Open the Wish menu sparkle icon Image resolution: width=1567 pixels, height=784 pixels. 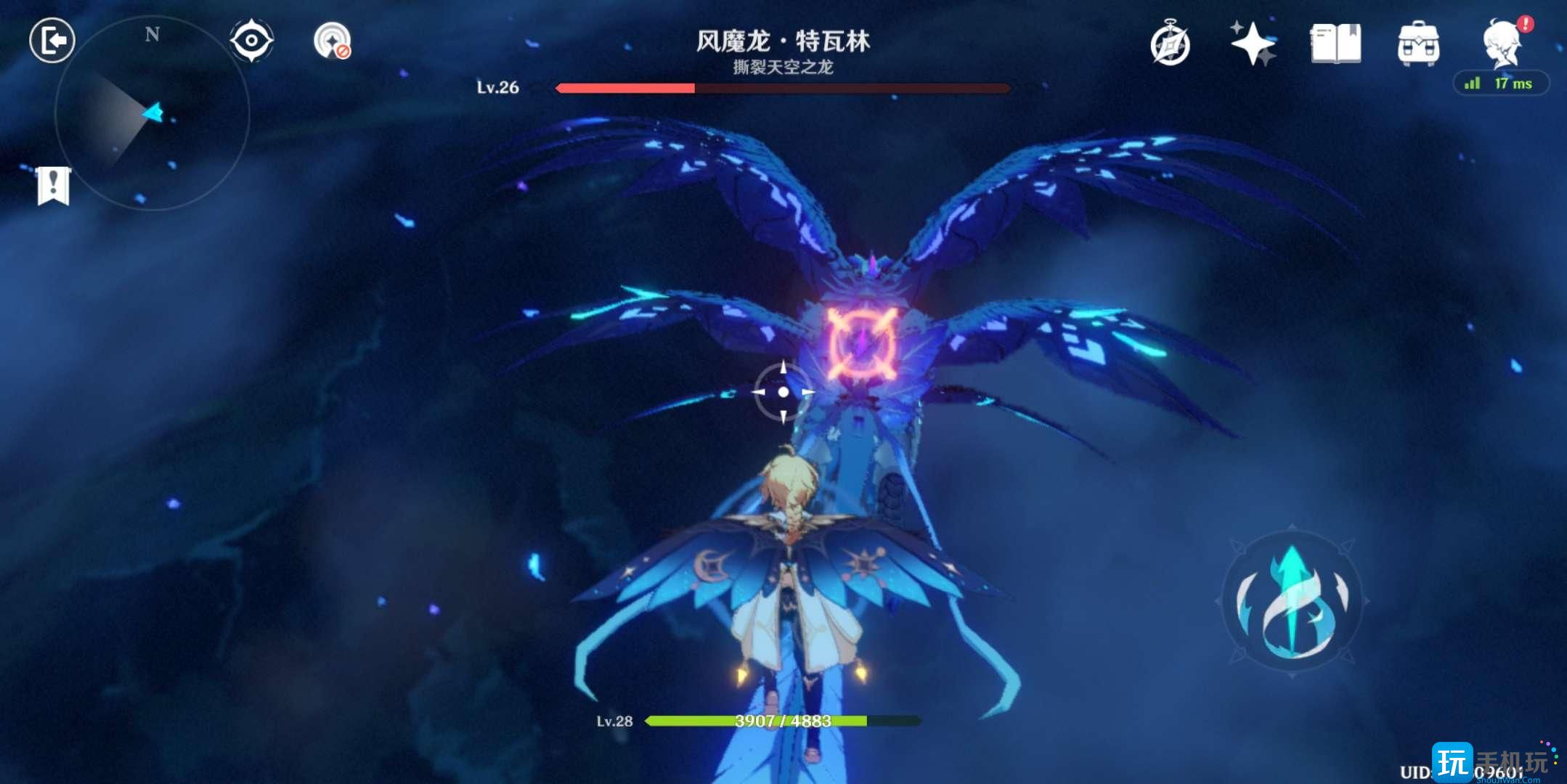coord(1252,44)
